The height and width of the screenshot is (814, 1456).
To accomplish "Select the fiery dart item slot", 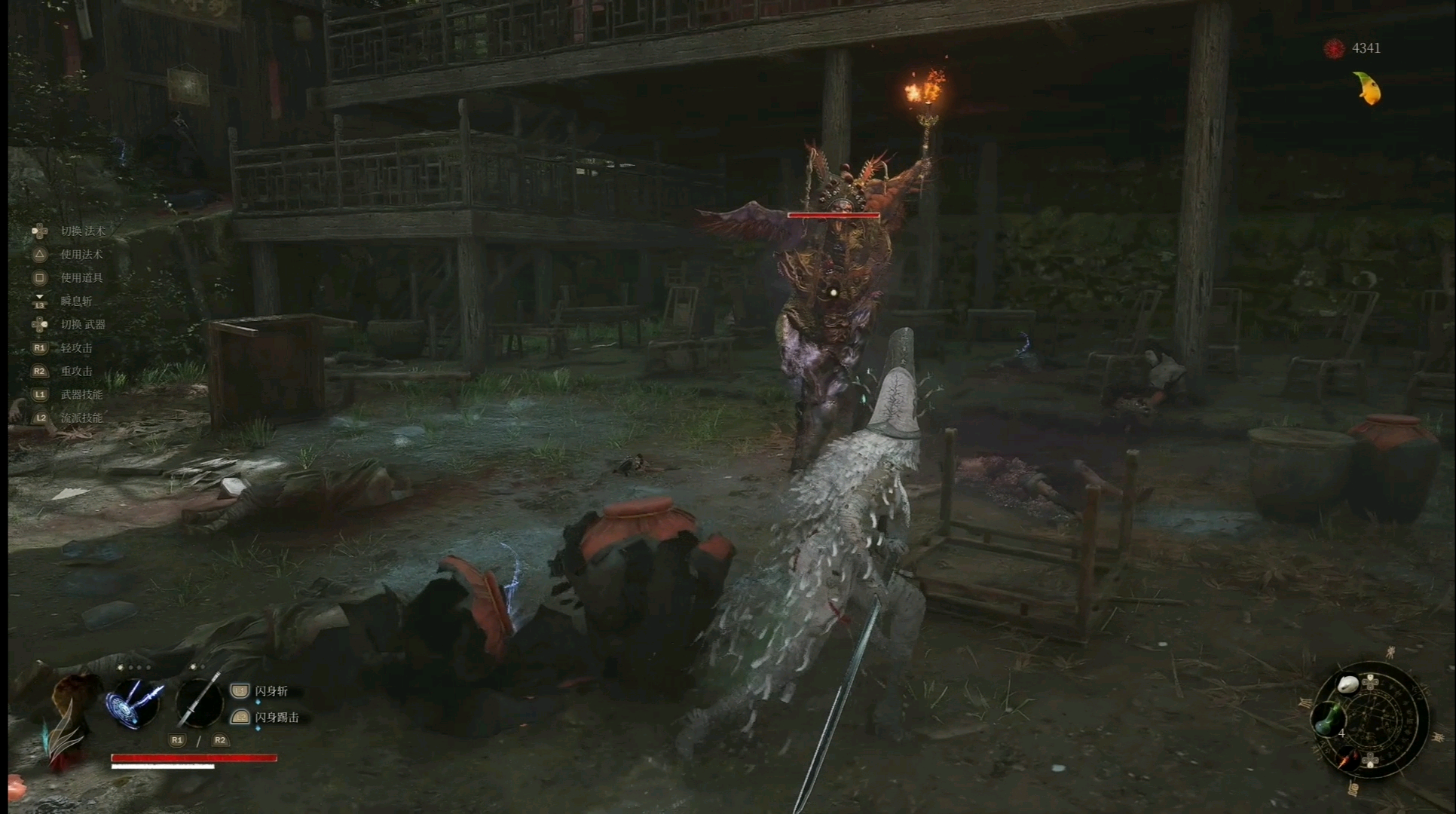I will click(x=1347, y=760).
